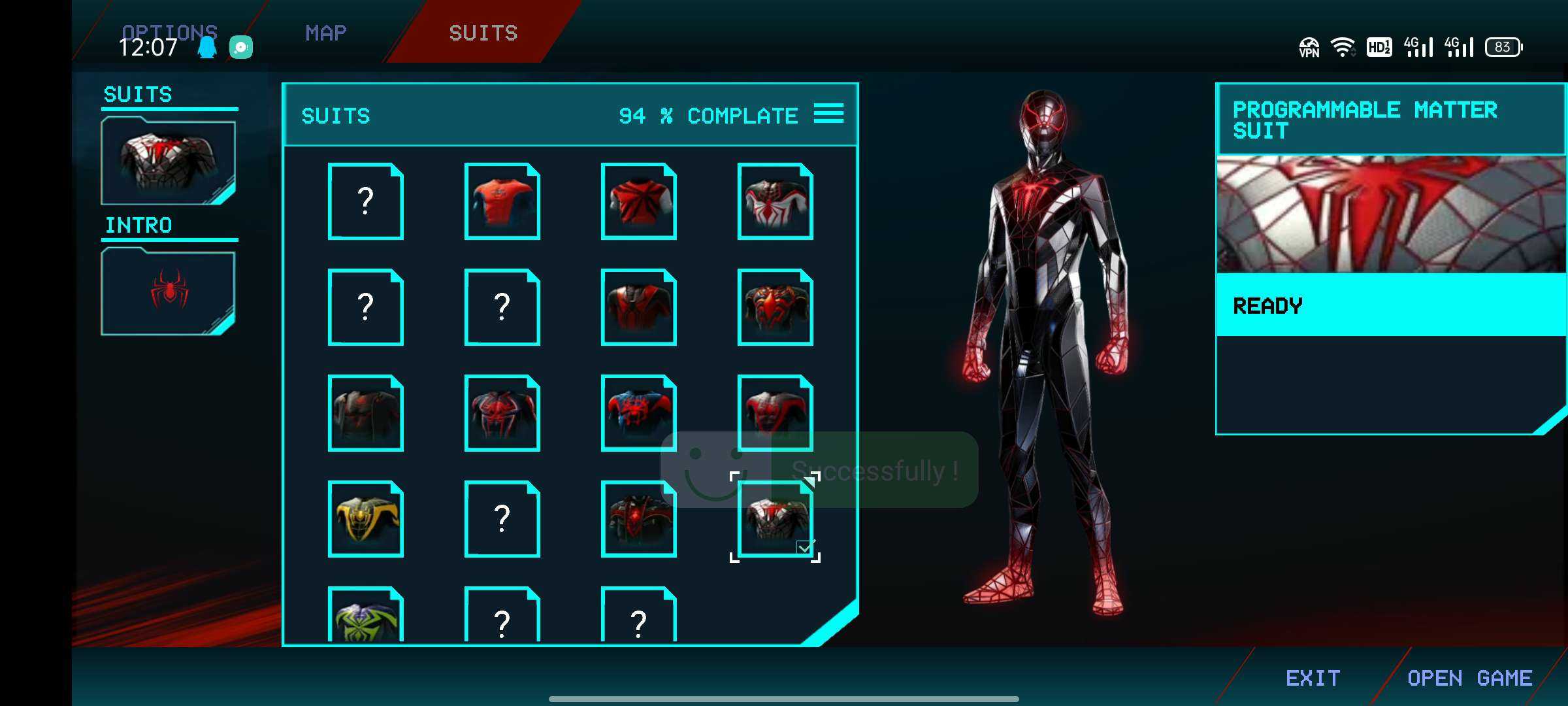This screenshot has height=706, width=1568.
Task: Expand the SUITS section header
Action: pyautogui.click(x=137, y=95)
